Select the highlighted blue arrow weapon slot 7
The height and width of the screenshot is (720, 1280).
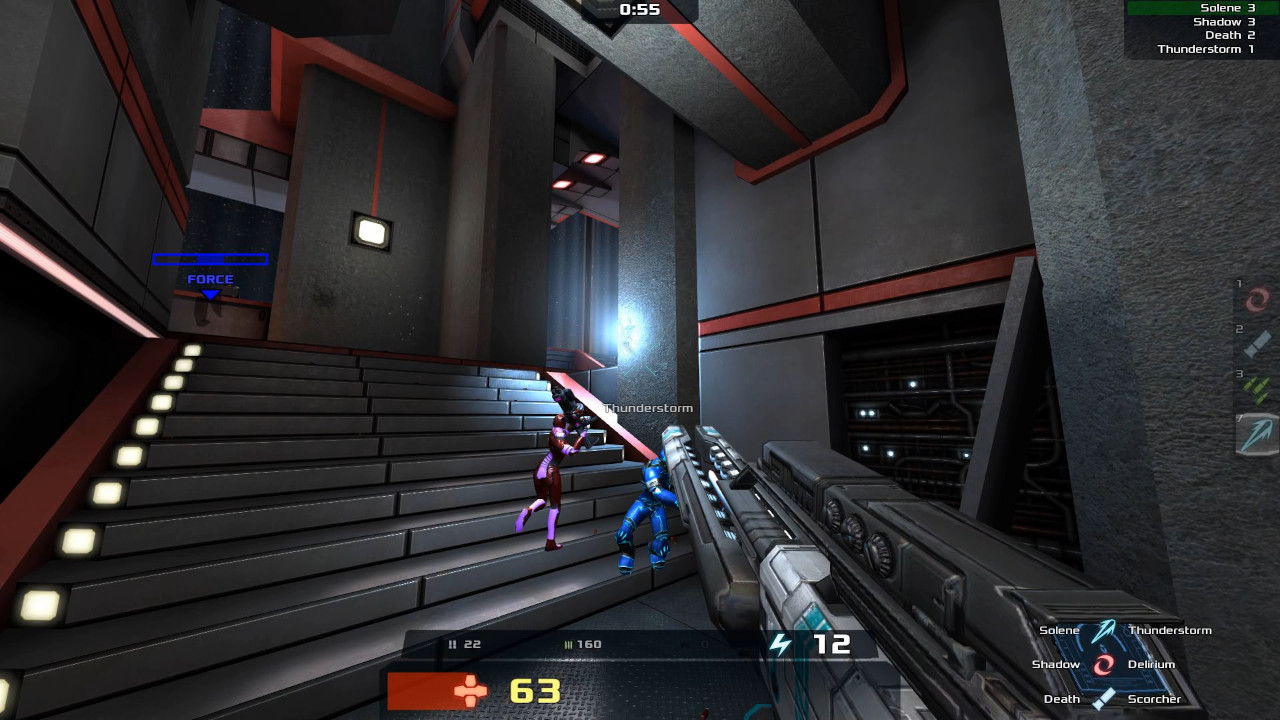coord(1257,435)
